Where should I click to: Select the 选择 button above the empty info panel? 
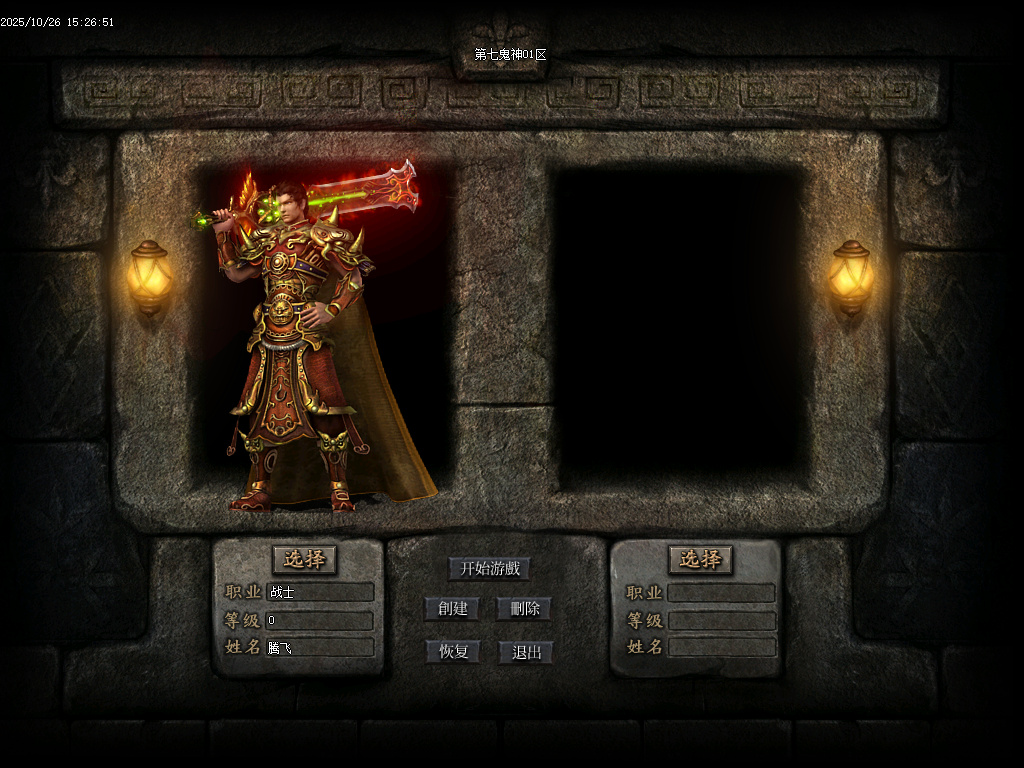click(700, 559)
